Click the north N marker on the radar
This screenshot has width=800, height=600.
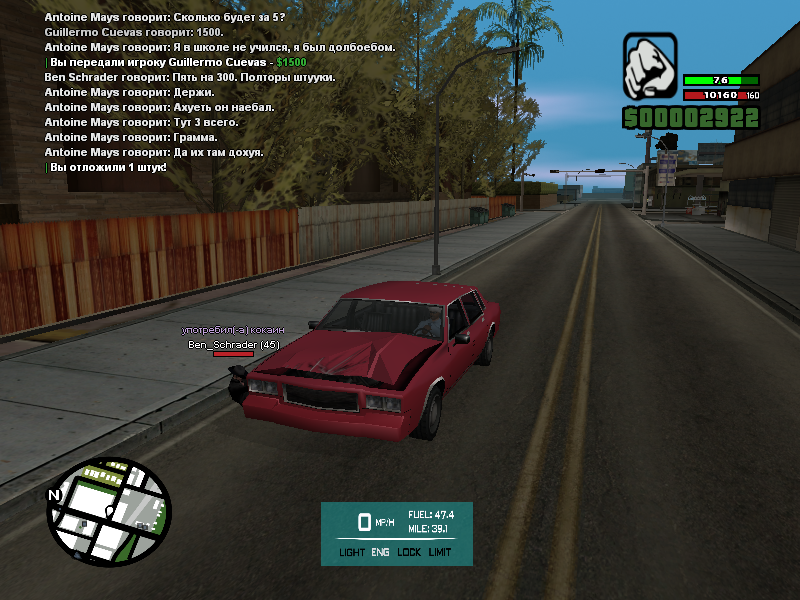click(x=54, y=495)
